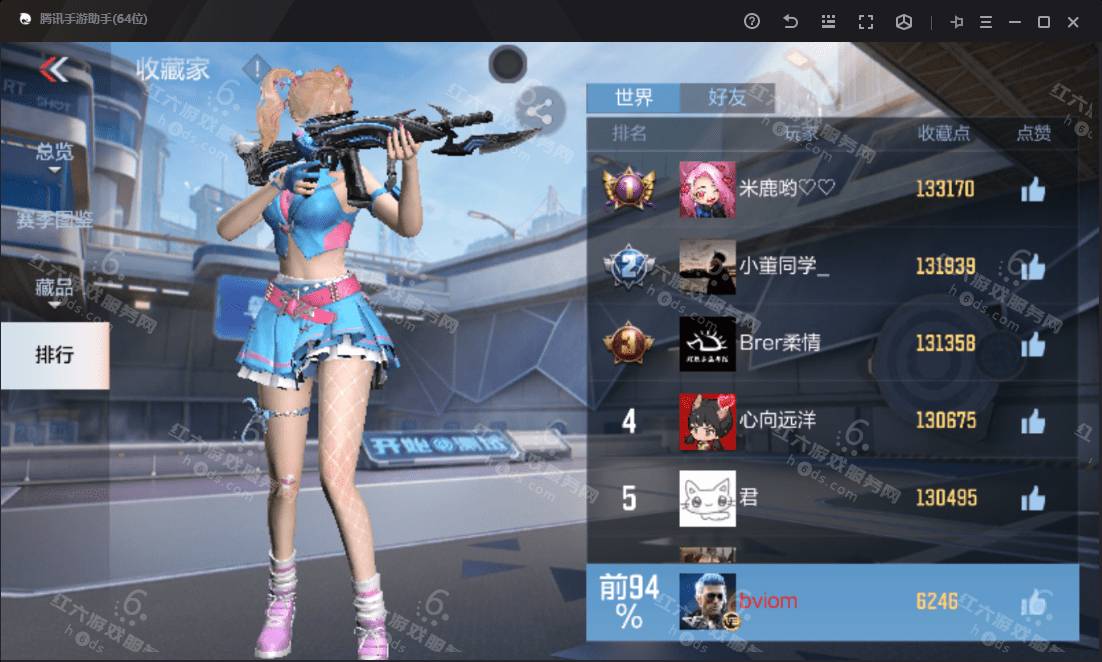Go back with the double-arrow button
Viewport: 1102px width, 662px height.
(x=54, y=69)
